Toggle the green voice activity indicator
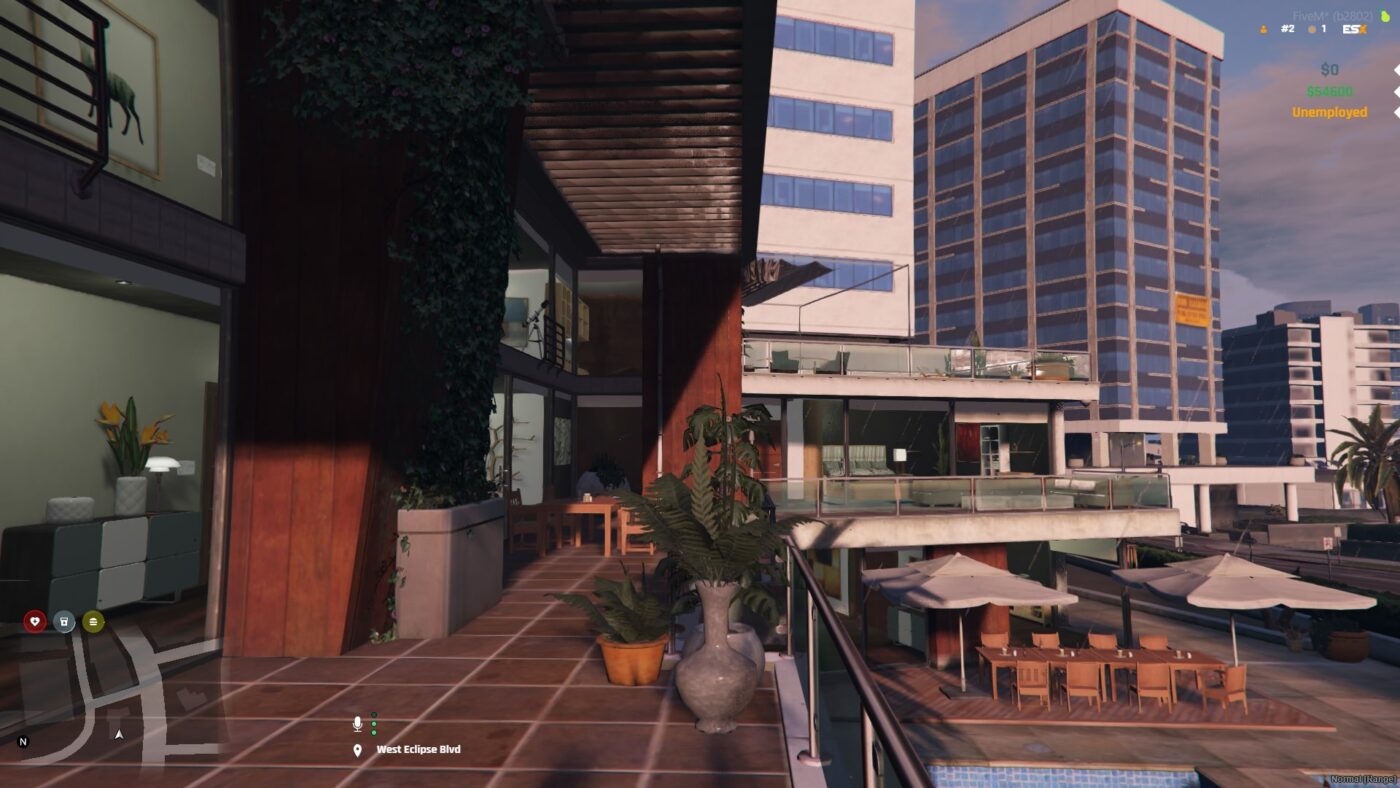 pyautogui.click(x=374, y=723)
